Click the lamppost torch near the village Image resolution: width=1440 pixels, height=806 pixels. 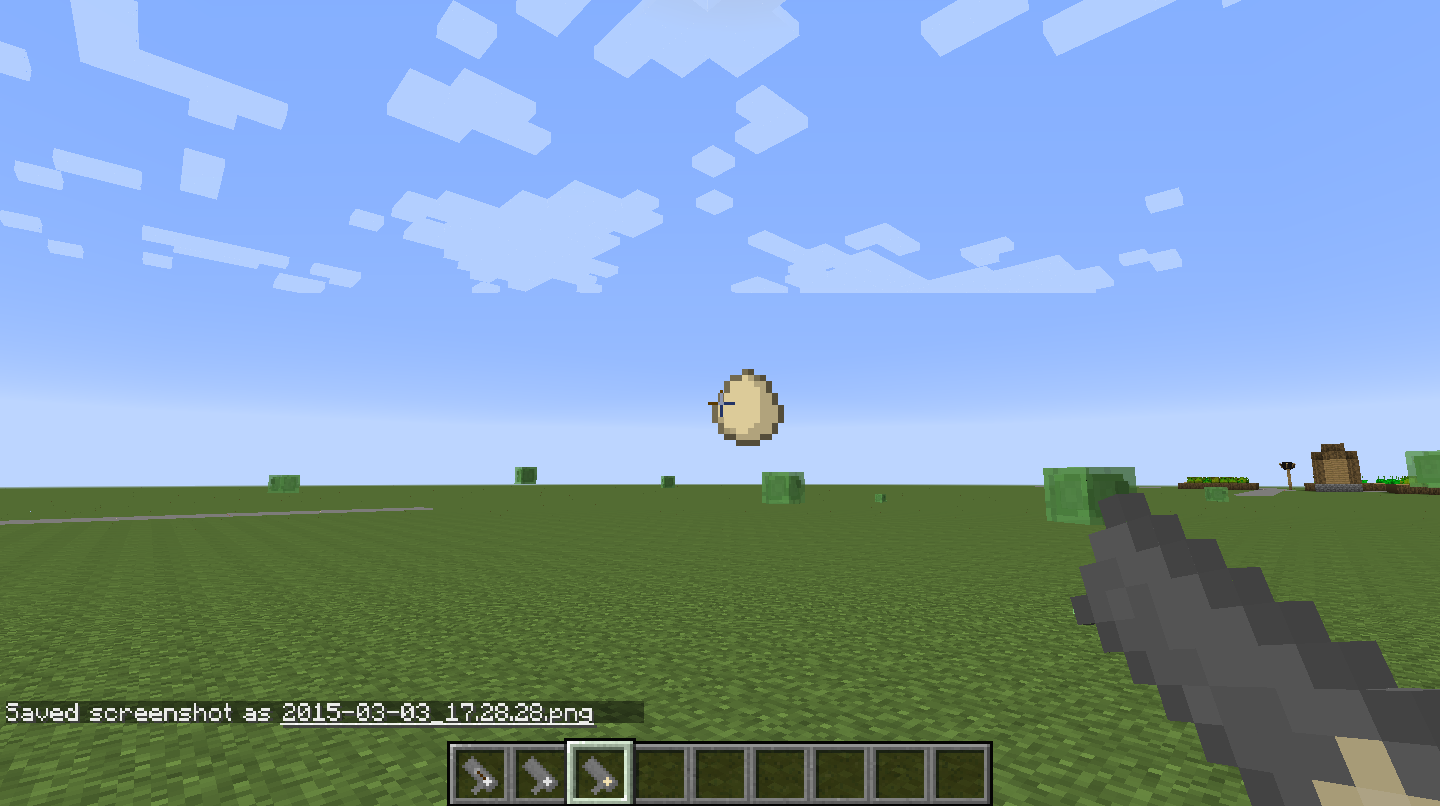click(1285, 465)
